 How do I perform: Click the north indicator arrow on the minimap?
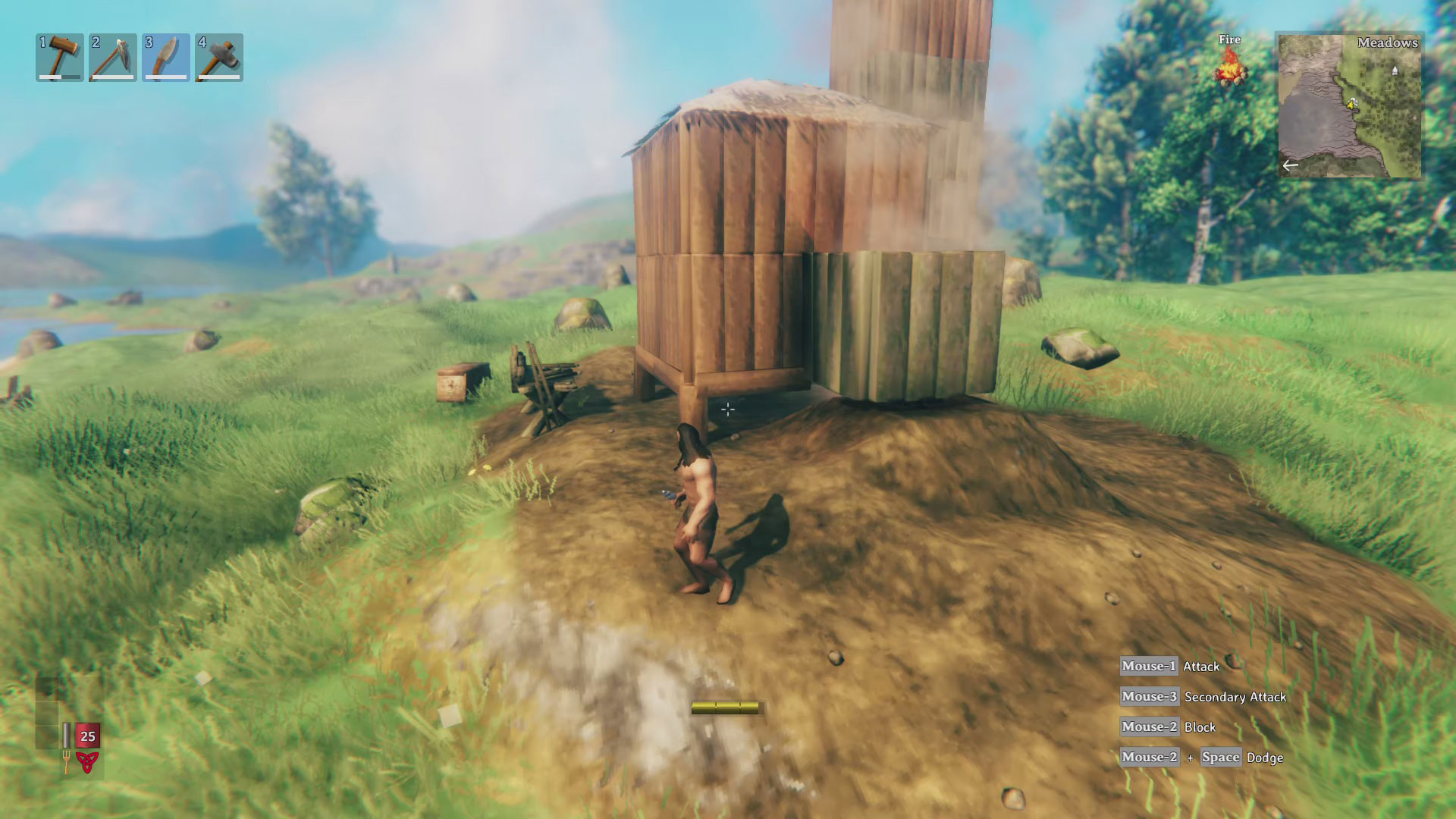pyautogui.click(x=1394, y=71)
